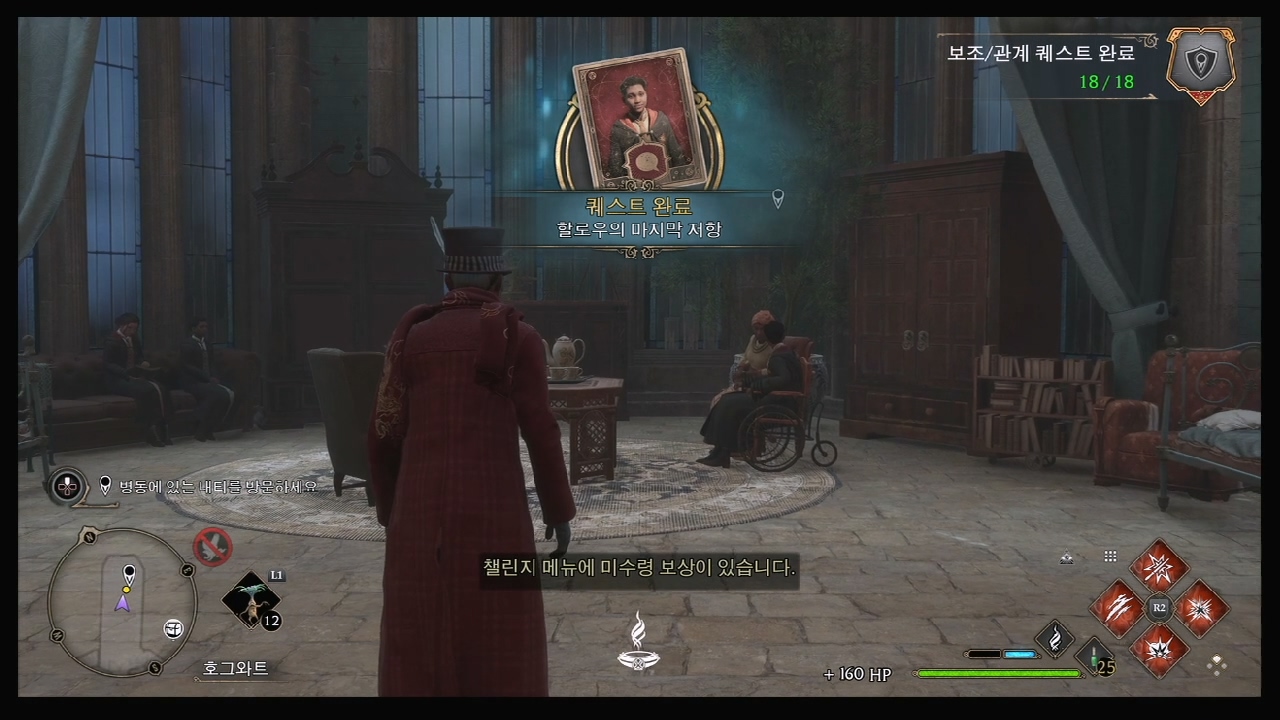Select the bottom explosion spell icon
Screen dimensions: 1280x720
pyautogui.click(x=1160, y=651)
